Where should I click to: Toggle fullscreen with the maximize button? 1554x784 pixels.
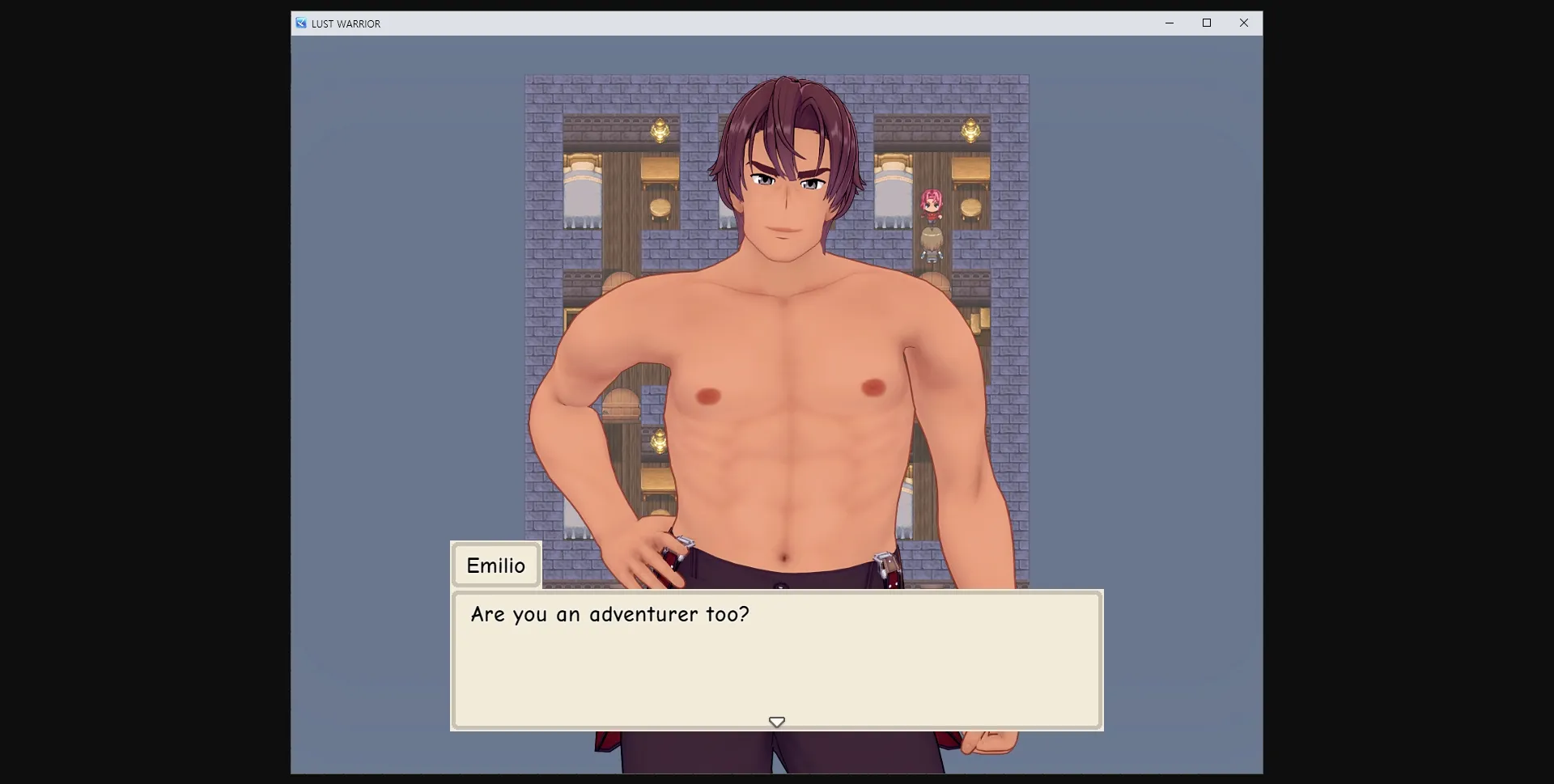(x=1206, y=23)
